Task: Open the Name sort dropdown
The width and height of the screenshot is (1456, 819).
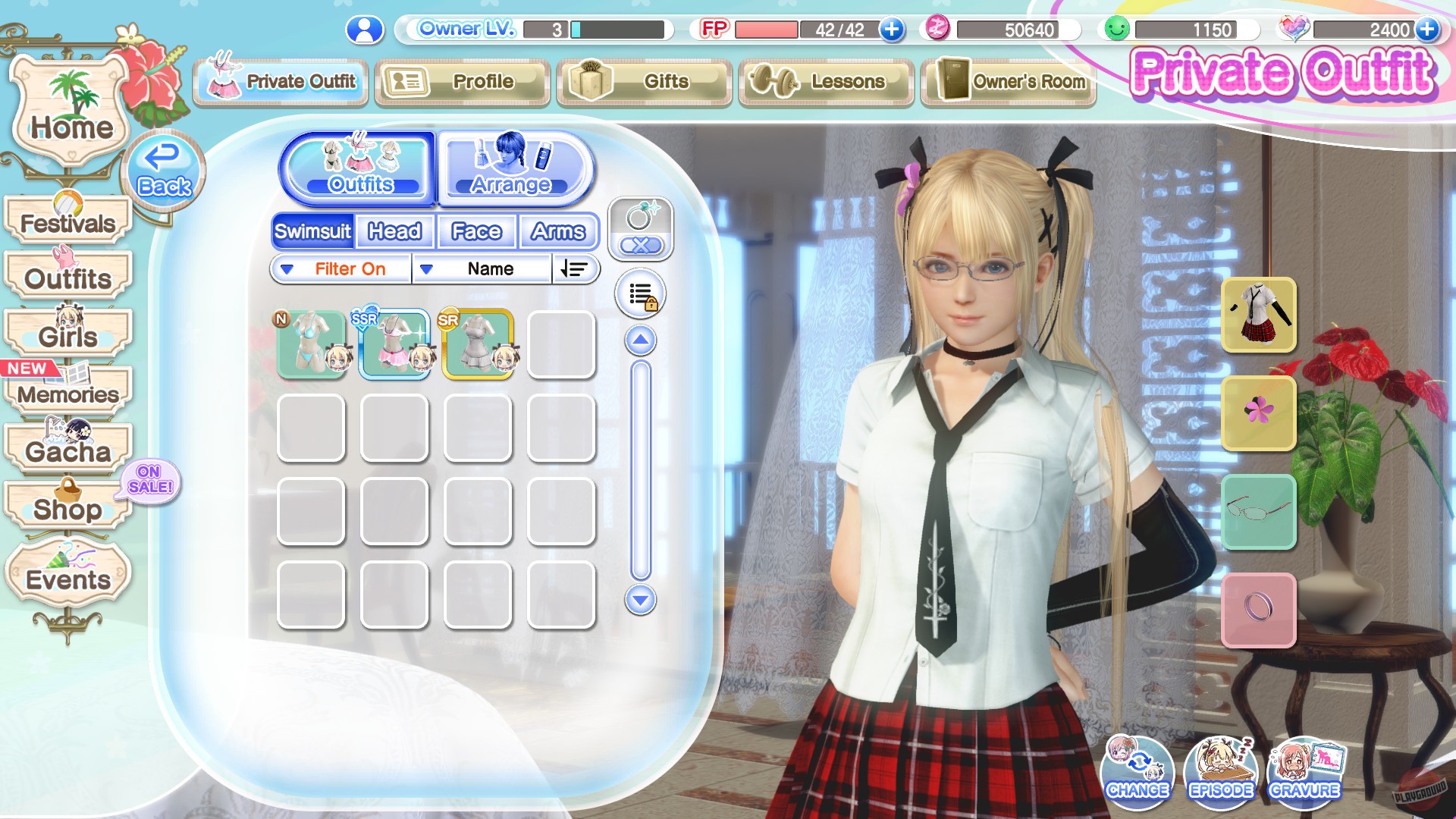Action: click(x=489, y=268)
